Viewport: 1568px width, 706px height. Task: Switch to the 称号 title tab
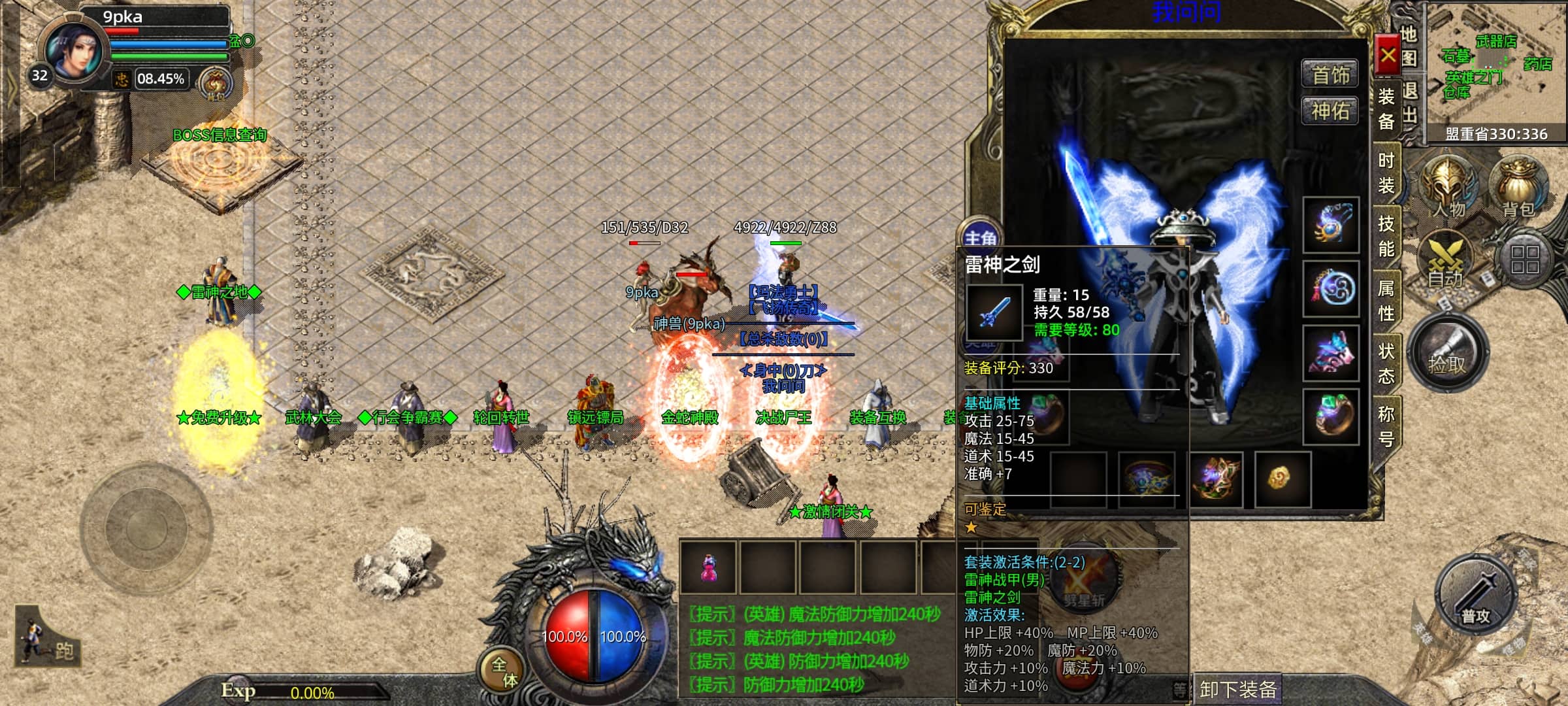coord(1386,426)
